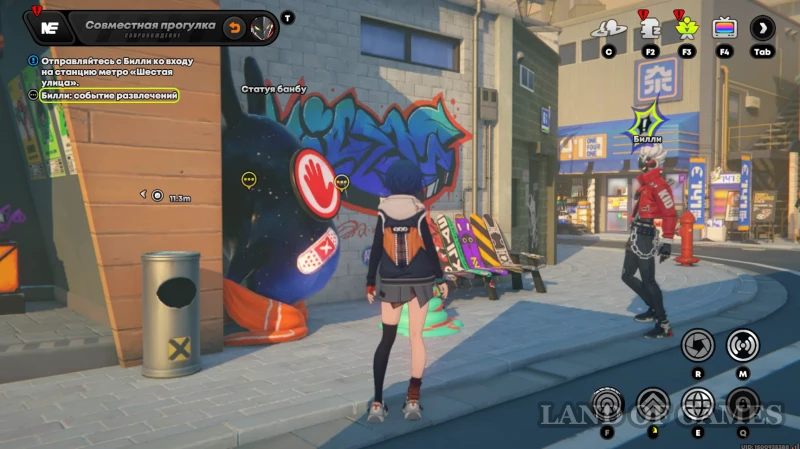800x449 pixels.
Task: Open the globe icon button
Action: click(x=697, y=404)
